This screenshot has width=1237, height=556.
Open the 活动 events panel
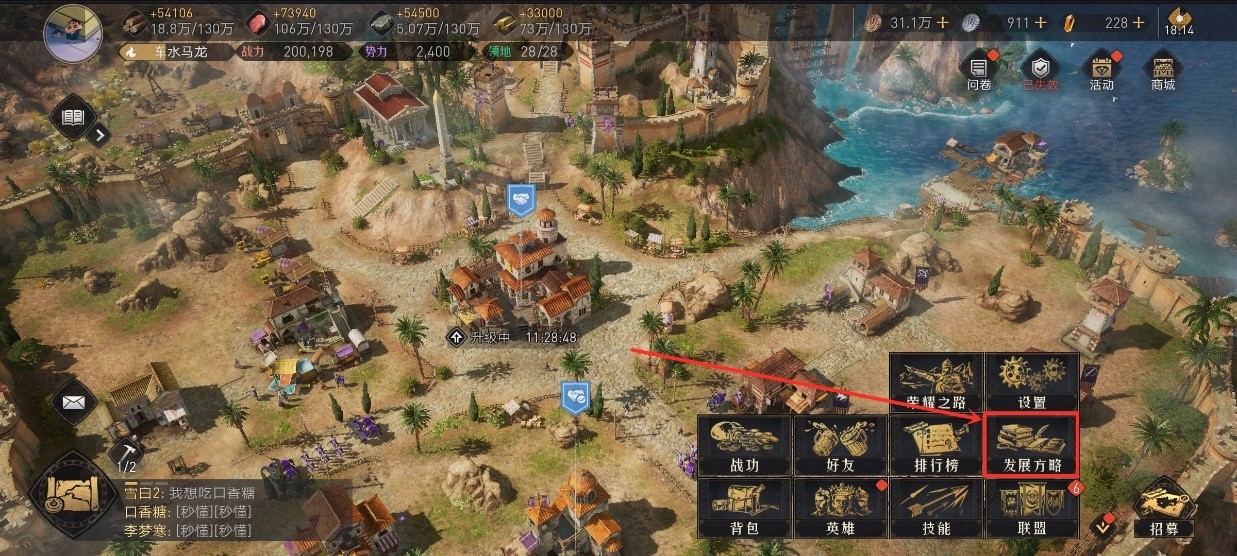coord(1101,70)
